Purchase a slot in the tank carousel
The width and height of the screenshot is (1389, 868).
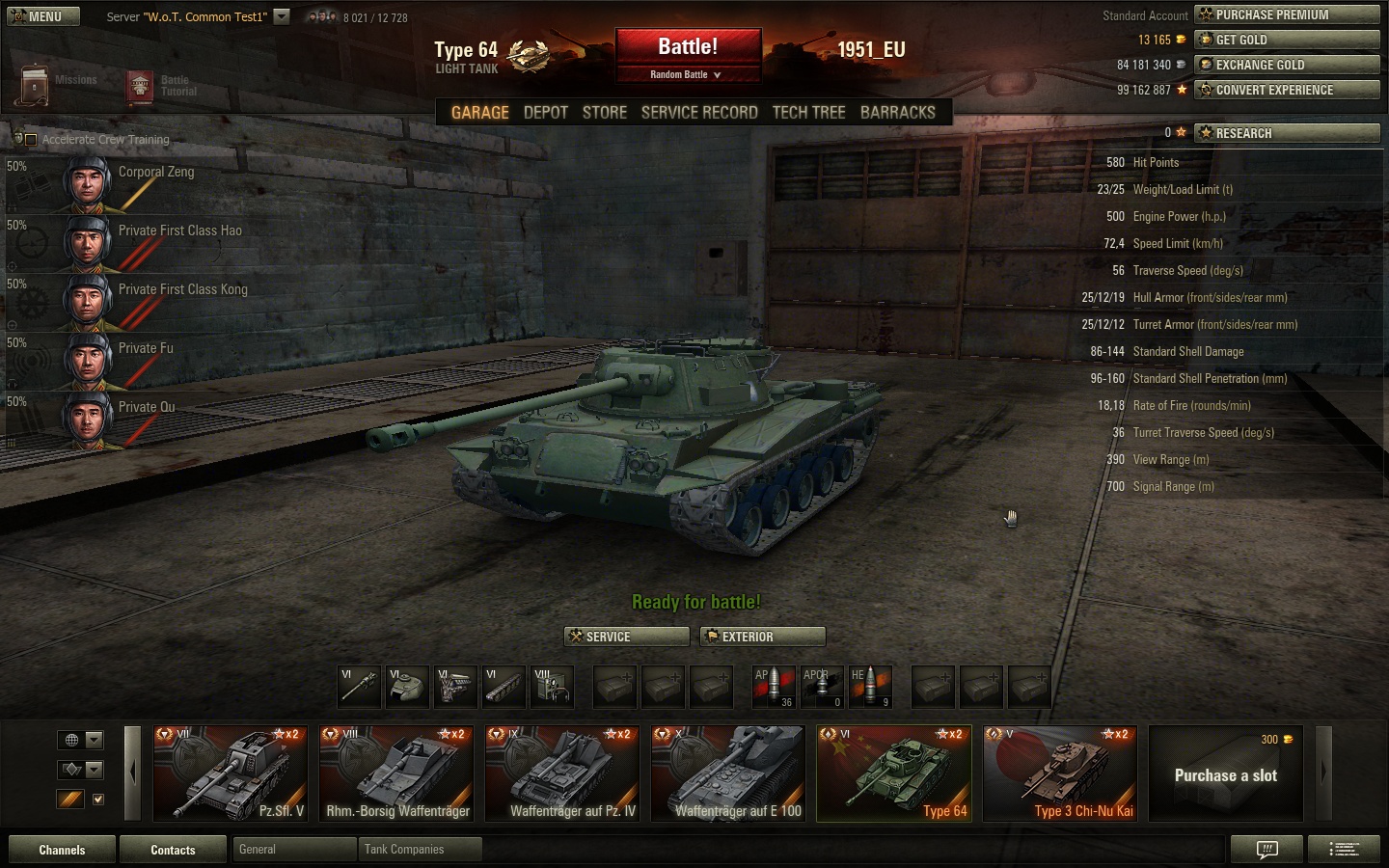[x=1225, y=774]
